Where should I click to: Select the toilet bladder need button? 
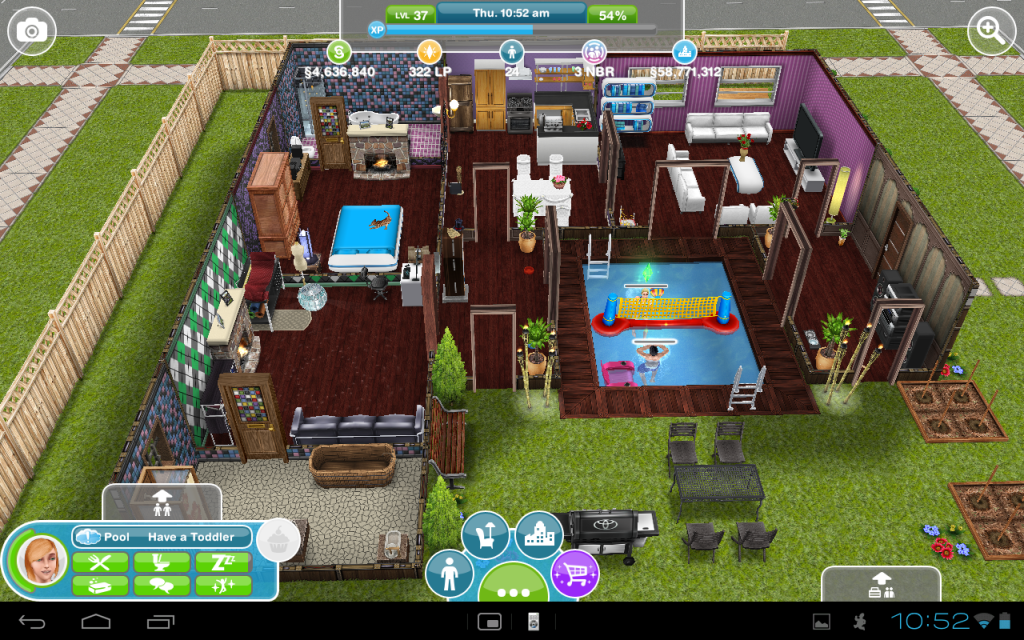[161, 562]
